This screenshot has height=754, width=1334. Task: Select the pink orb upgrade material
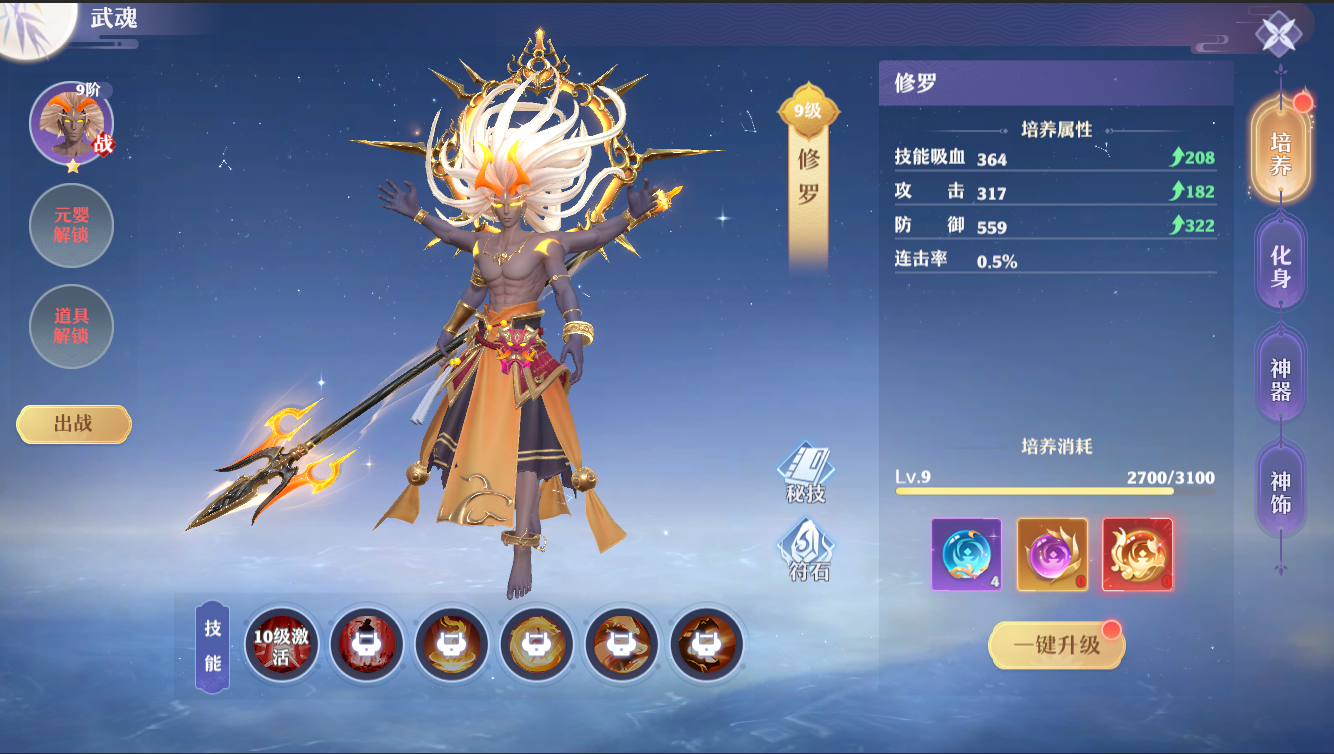point(1051,553)
